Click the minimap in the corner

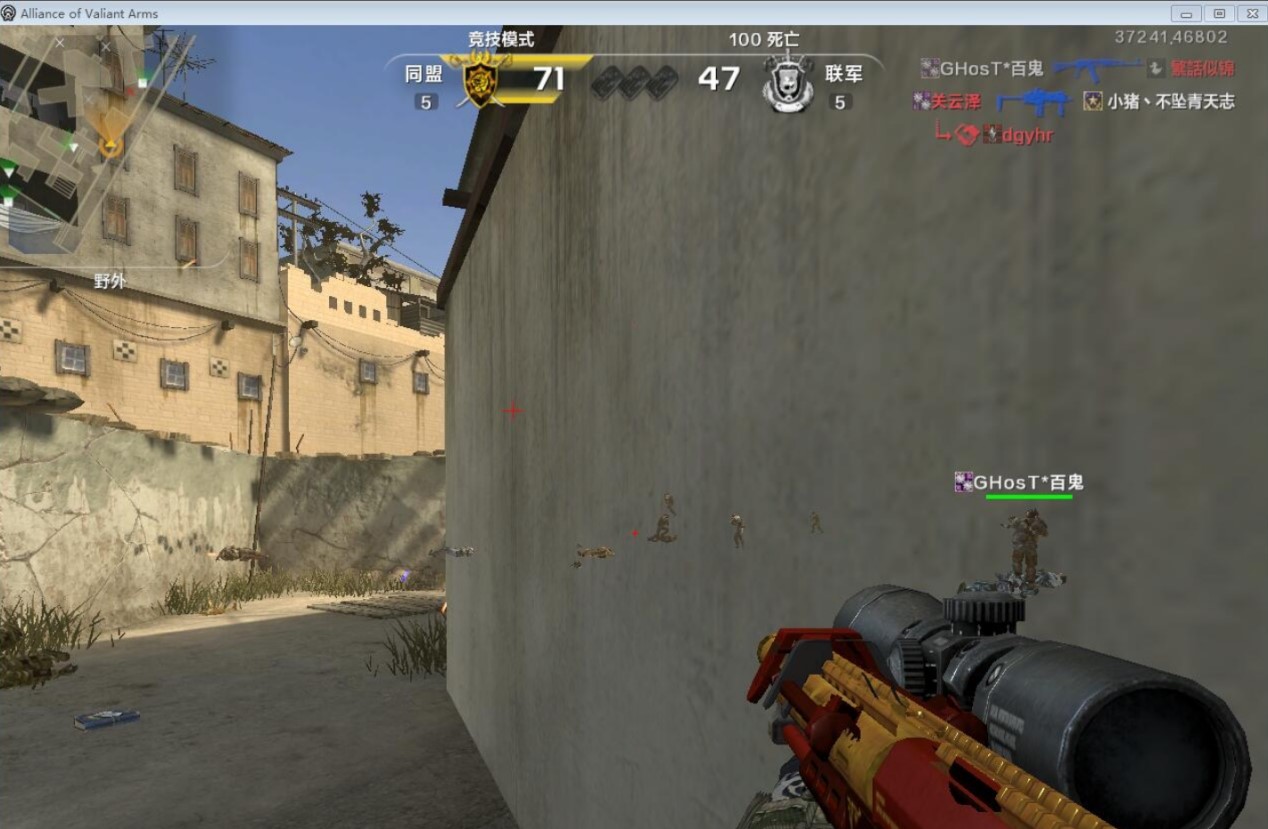point(100,140)
